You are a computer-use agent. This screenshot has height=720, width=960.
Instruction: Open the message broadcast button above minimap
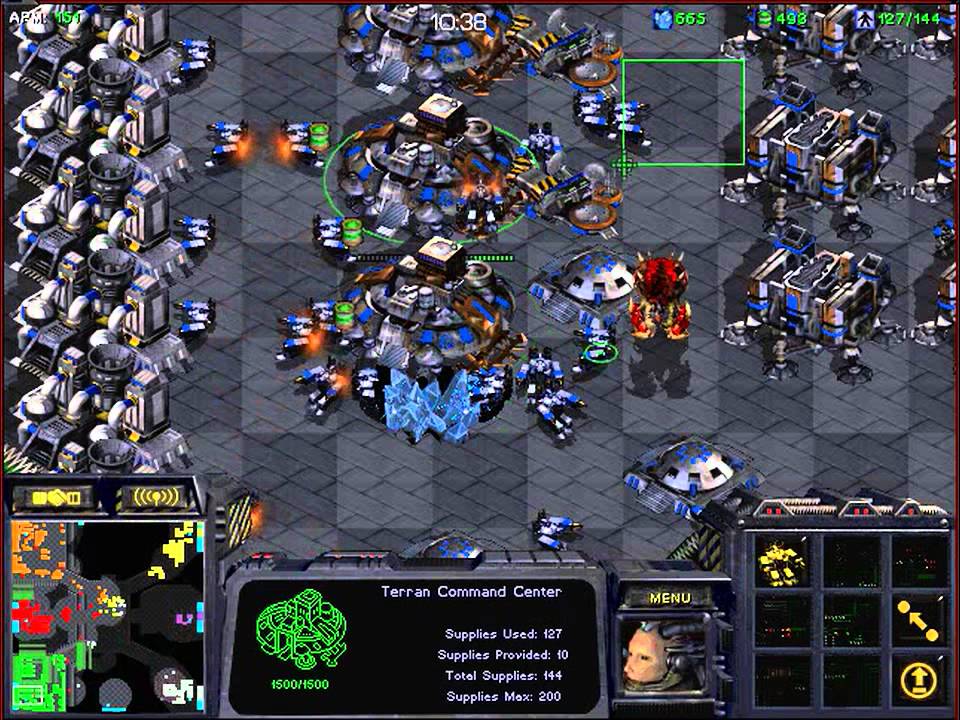[149, 497]
